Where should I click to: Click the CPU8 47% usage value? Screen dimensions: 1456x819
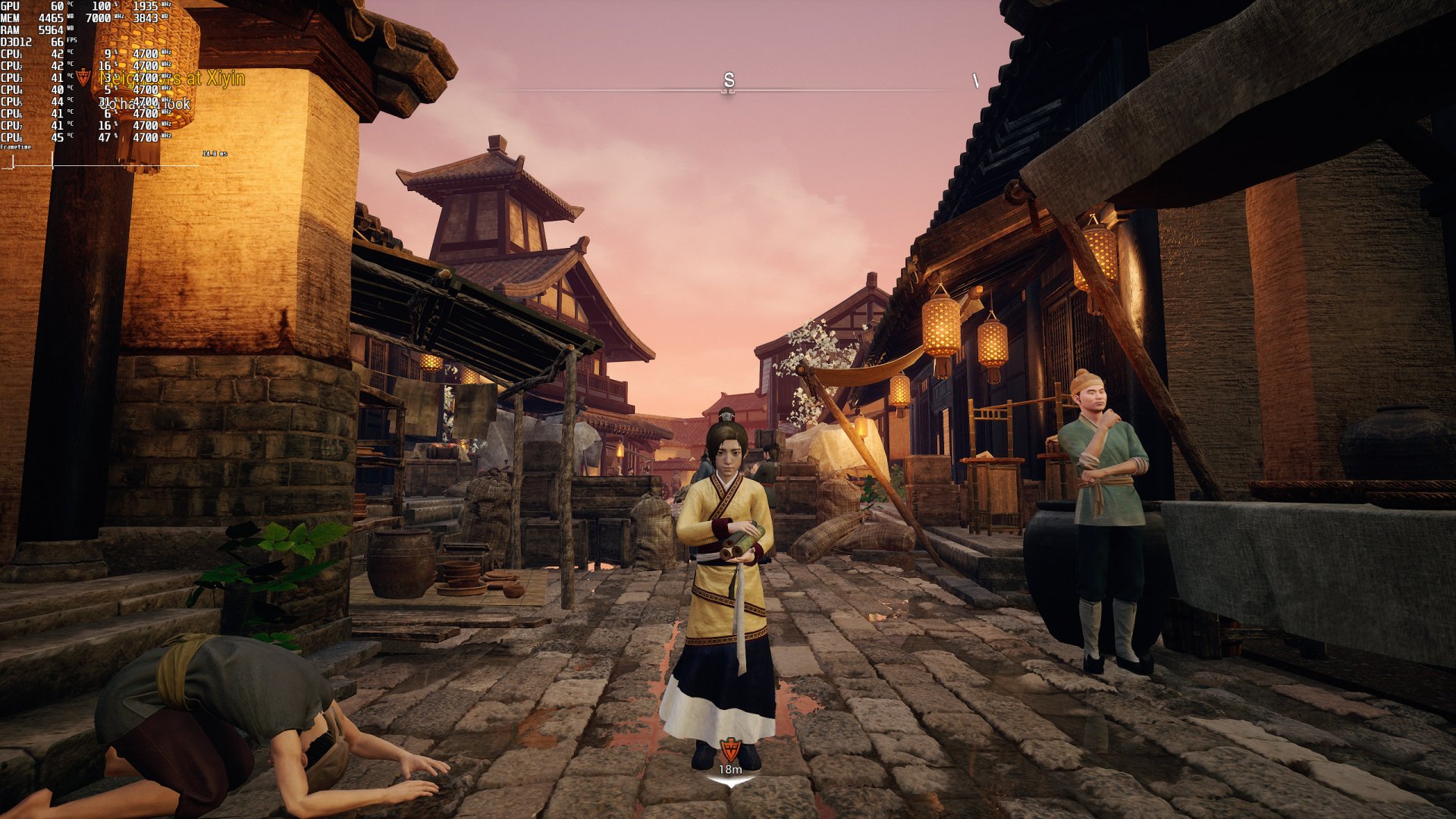pyautogui.click(x=106, y=136)
